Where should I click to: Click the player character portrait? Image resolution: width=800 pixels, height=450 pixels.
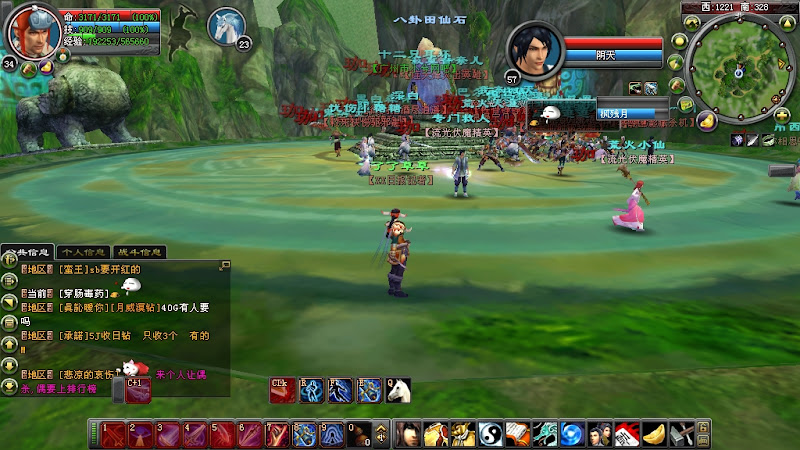pos(31,30)
